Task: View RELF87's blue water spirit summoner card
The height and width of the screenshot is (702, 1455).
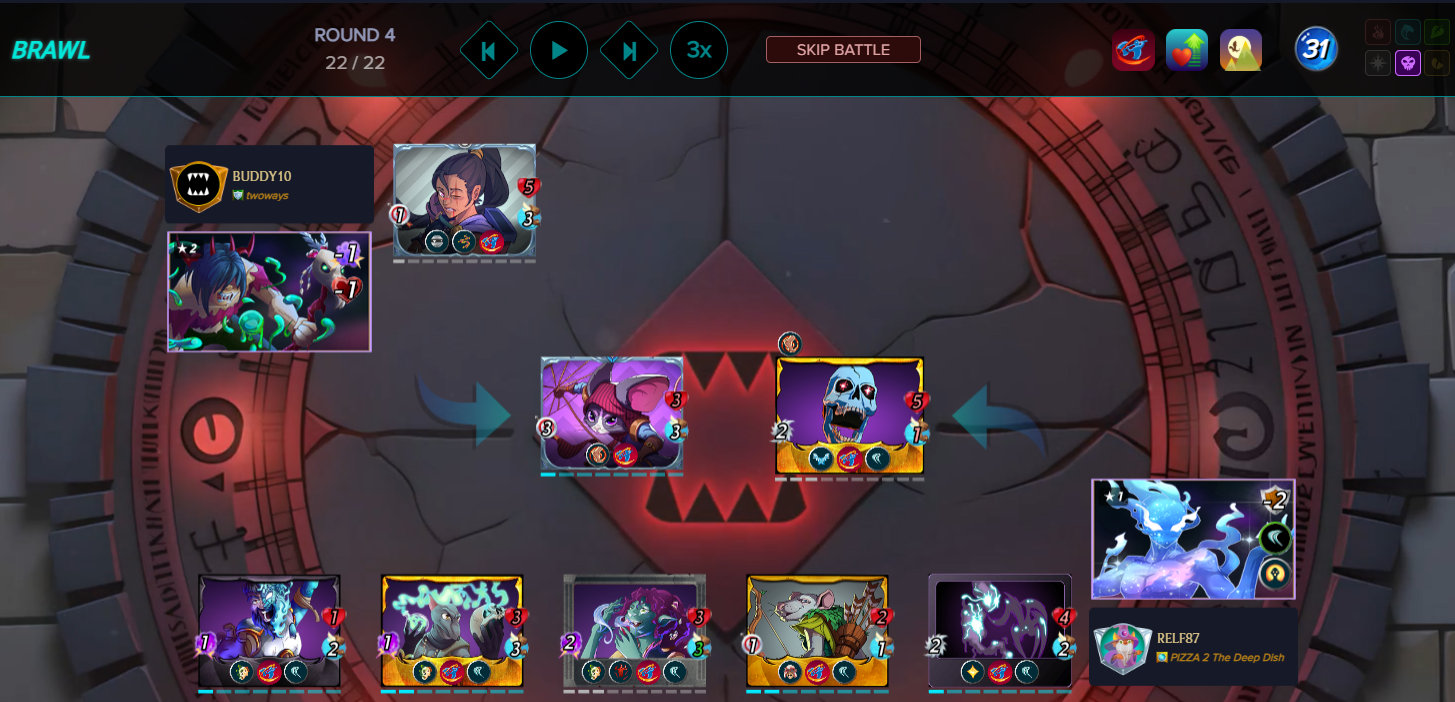Action: coord(1193,540)
